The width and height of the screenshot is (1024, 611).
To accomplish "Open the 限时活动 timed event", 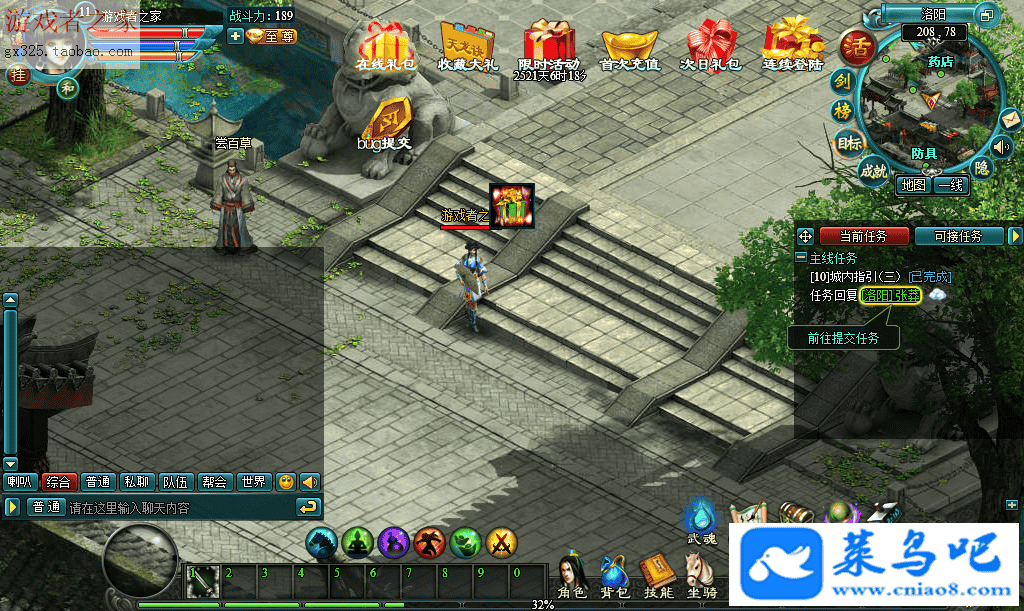I will pos(549,46).
